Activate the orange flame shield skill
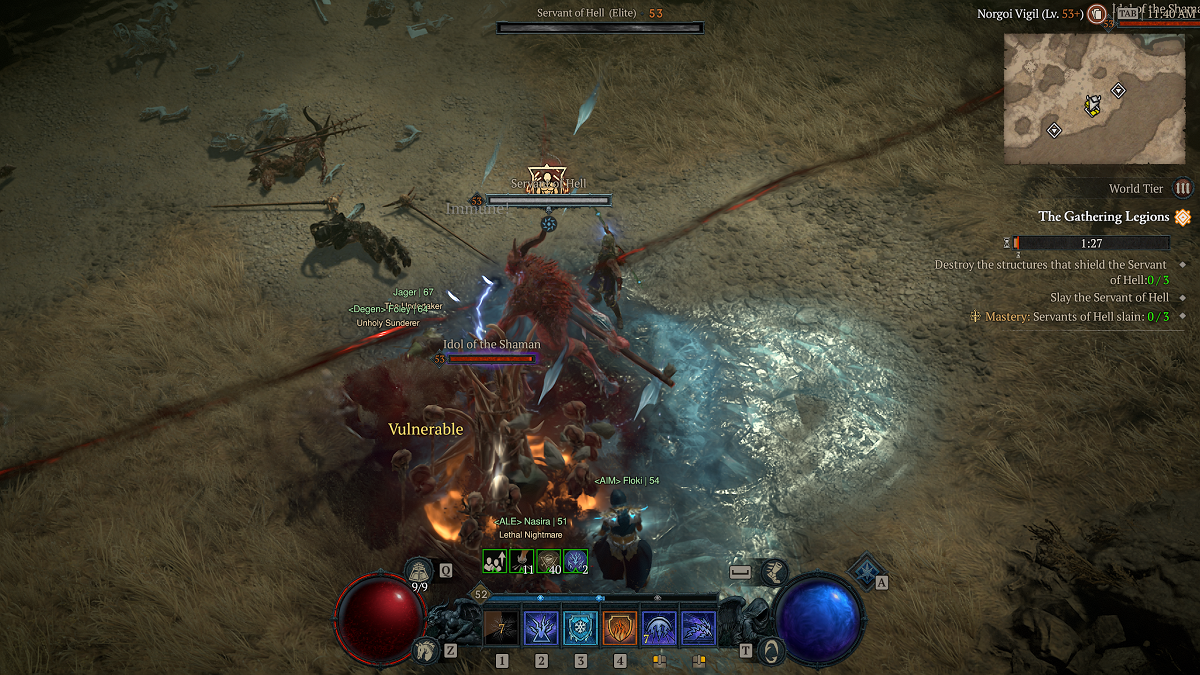 (620, 629)
